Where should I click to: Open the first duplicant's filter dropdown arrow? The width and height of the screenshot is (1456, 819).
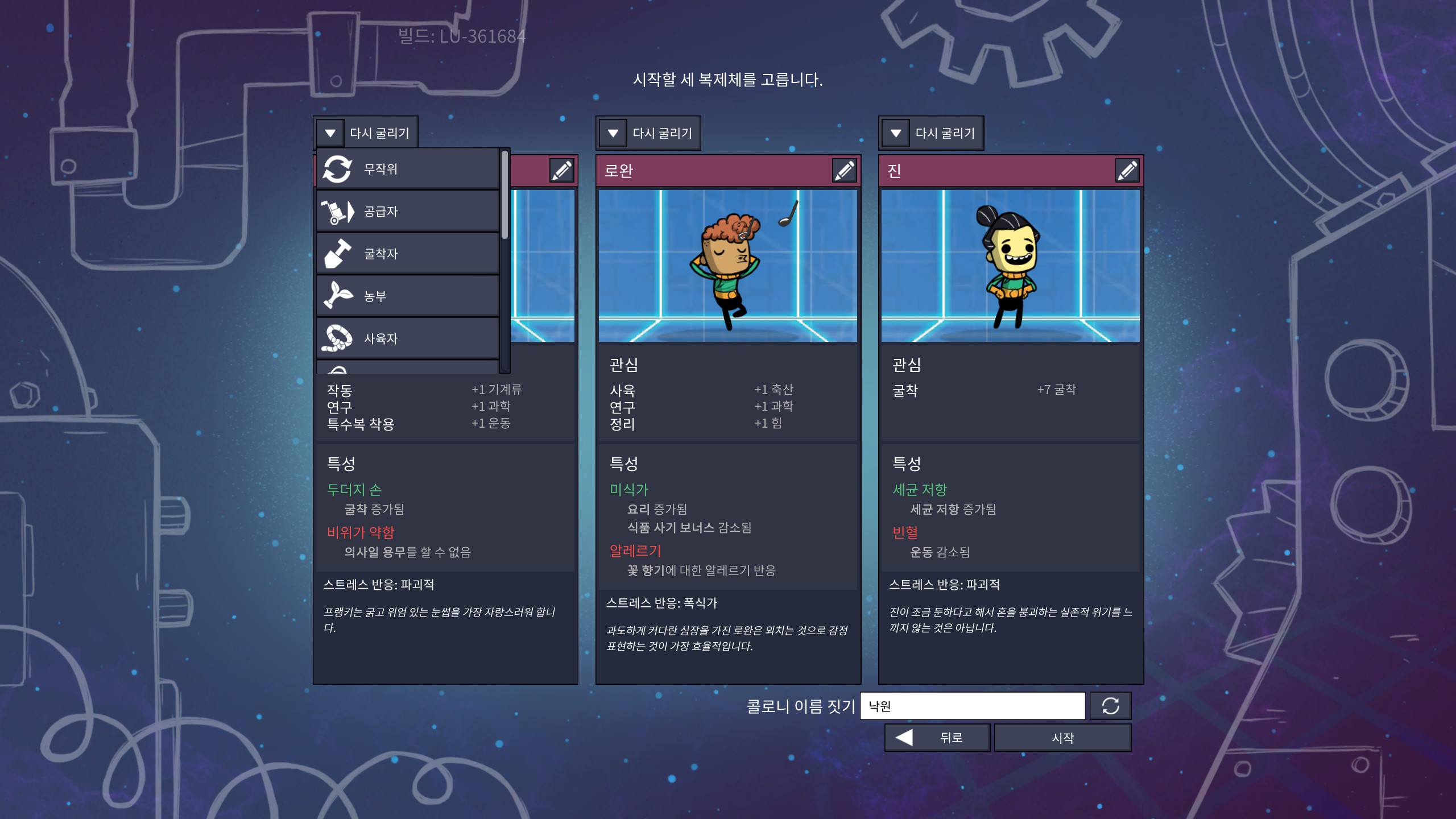coord(329,133)
